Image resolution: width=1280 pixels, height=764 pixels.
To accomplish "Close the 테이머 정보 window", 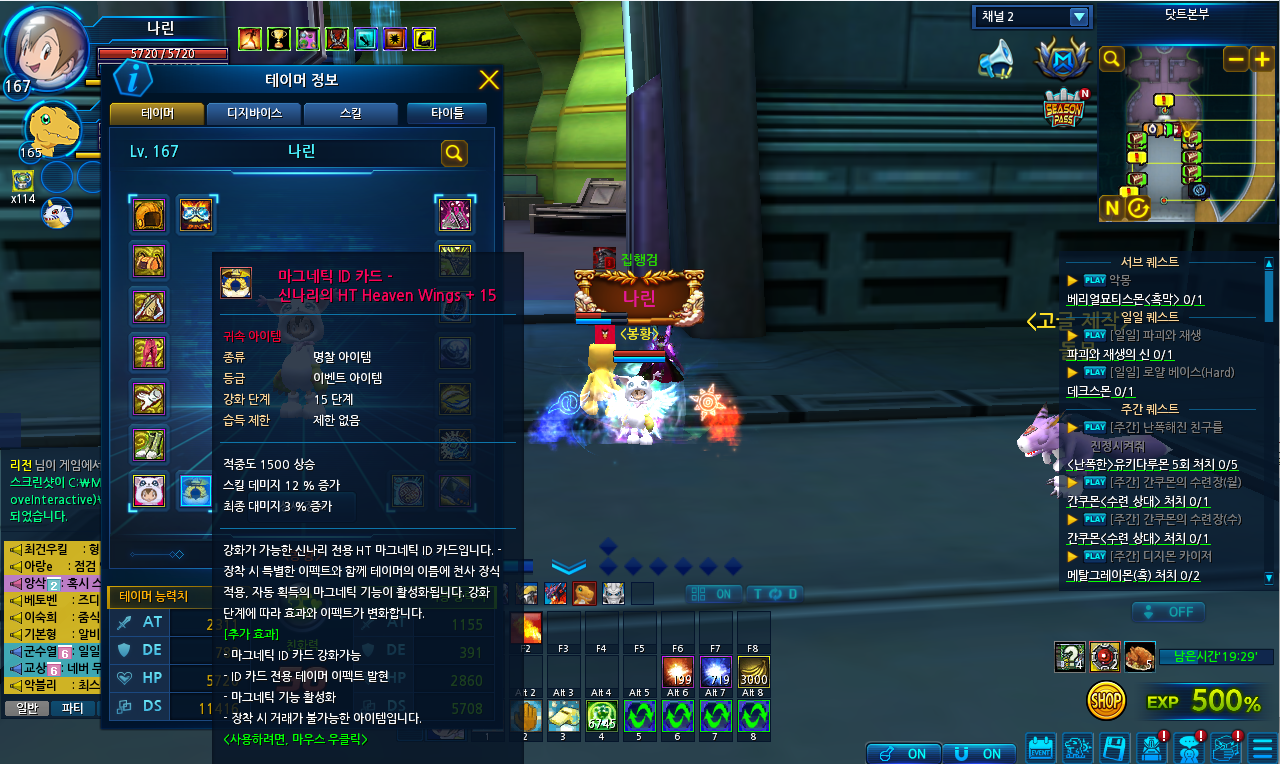I will [489, 81].
